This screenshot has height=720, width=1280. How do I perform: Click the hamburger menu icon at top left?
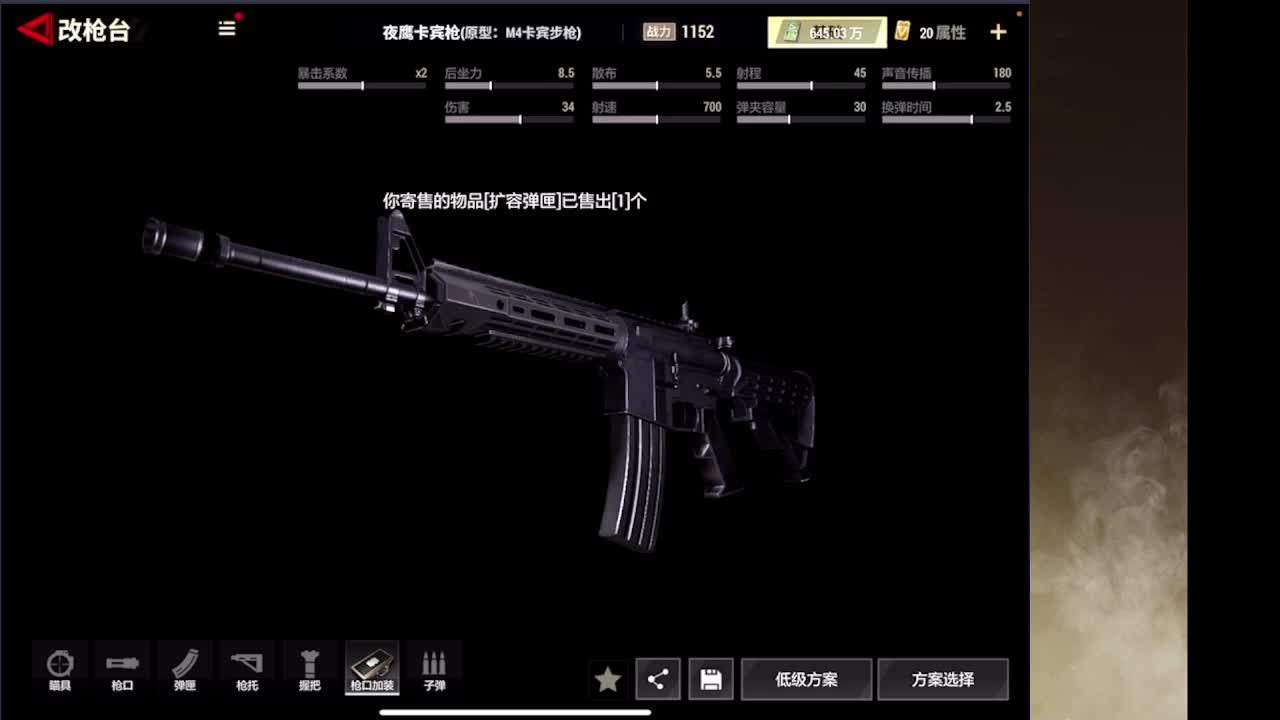click(x=227, y=29)
